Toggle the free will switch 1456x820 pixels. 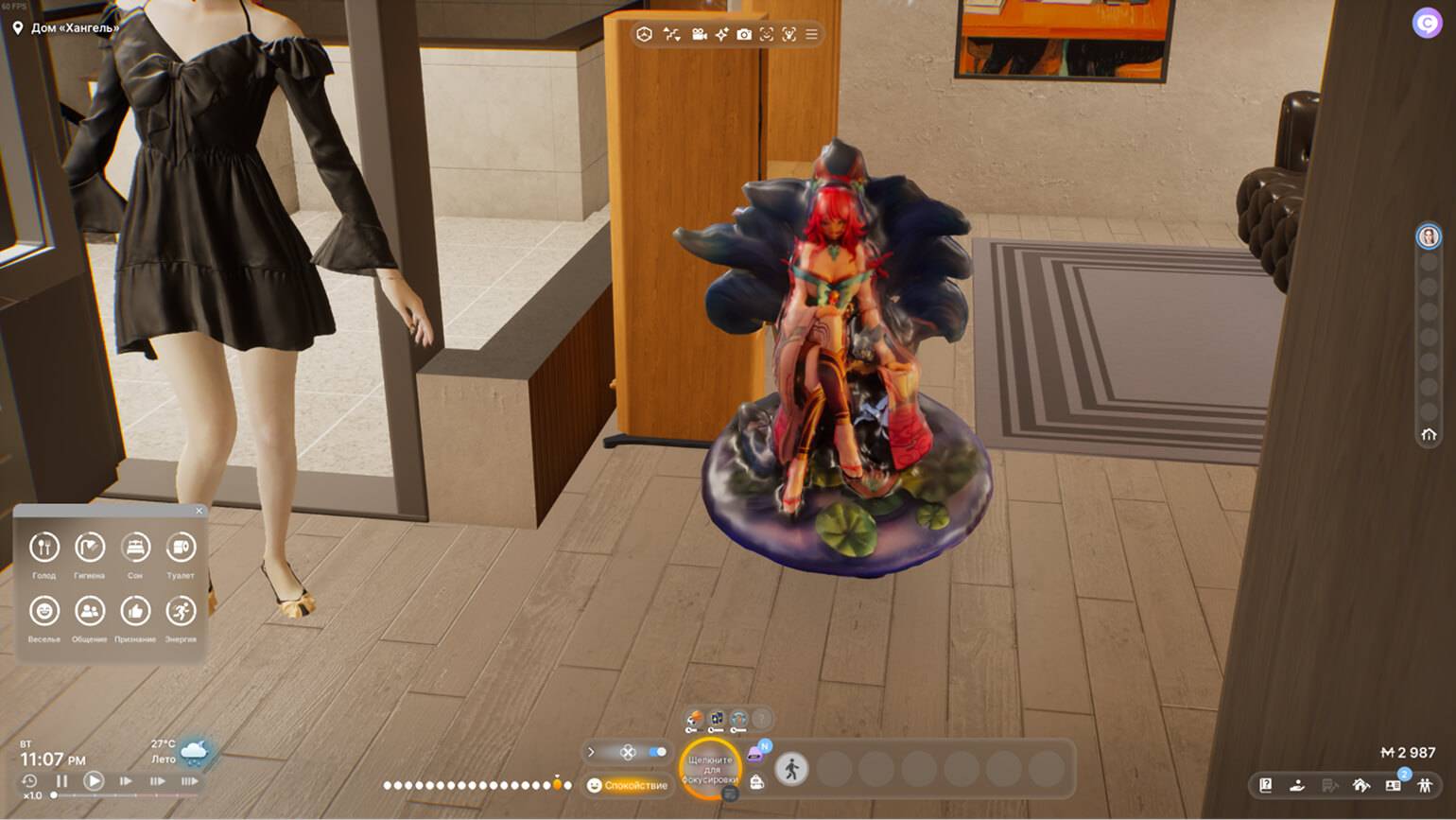point(658,752)
